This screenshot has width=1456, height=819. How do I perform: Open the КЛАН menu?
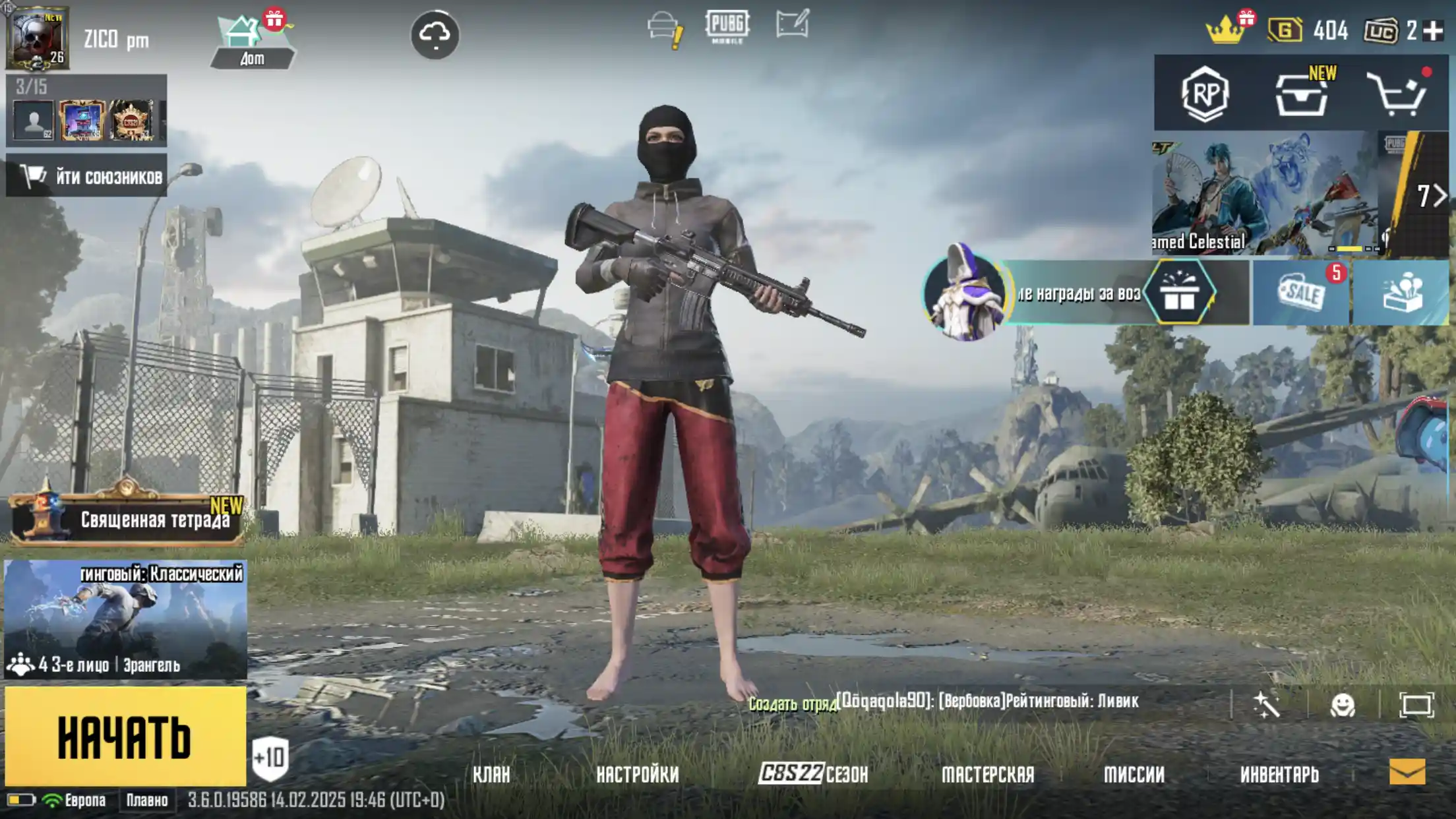(x=491, y=775)
